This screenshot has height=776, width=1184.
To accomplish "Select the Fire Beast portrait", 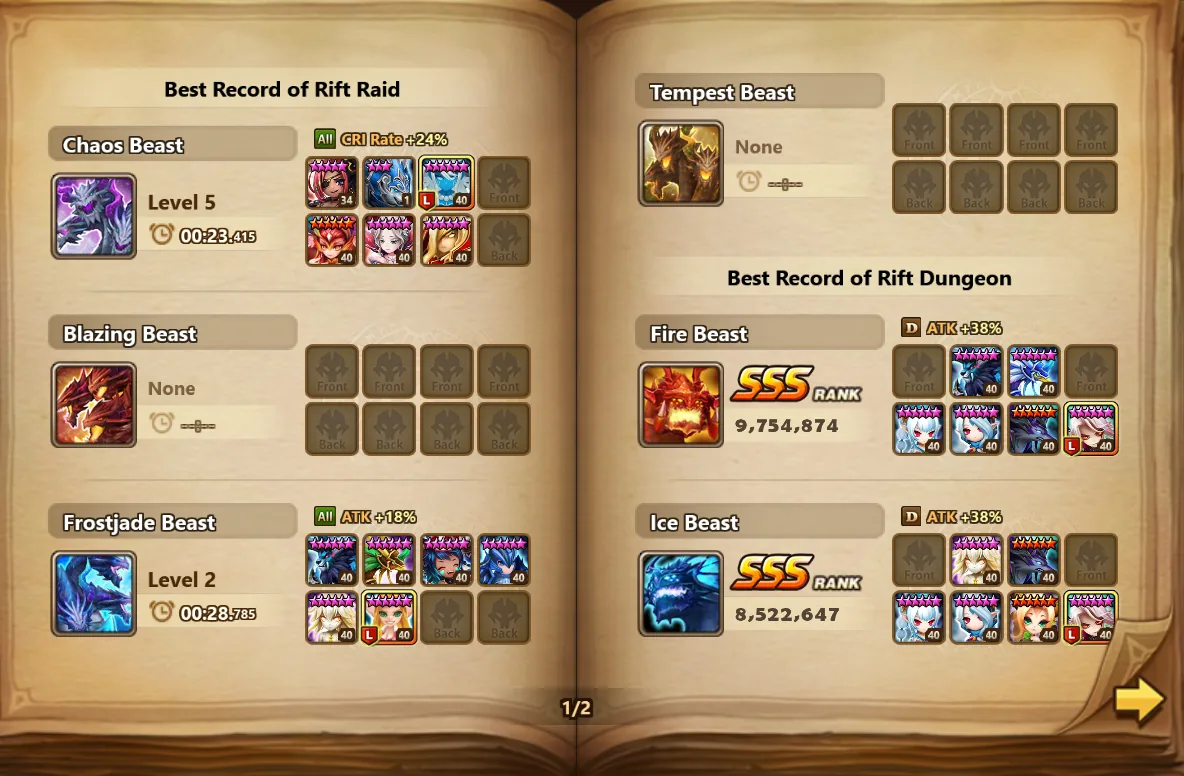I will 681,404.
